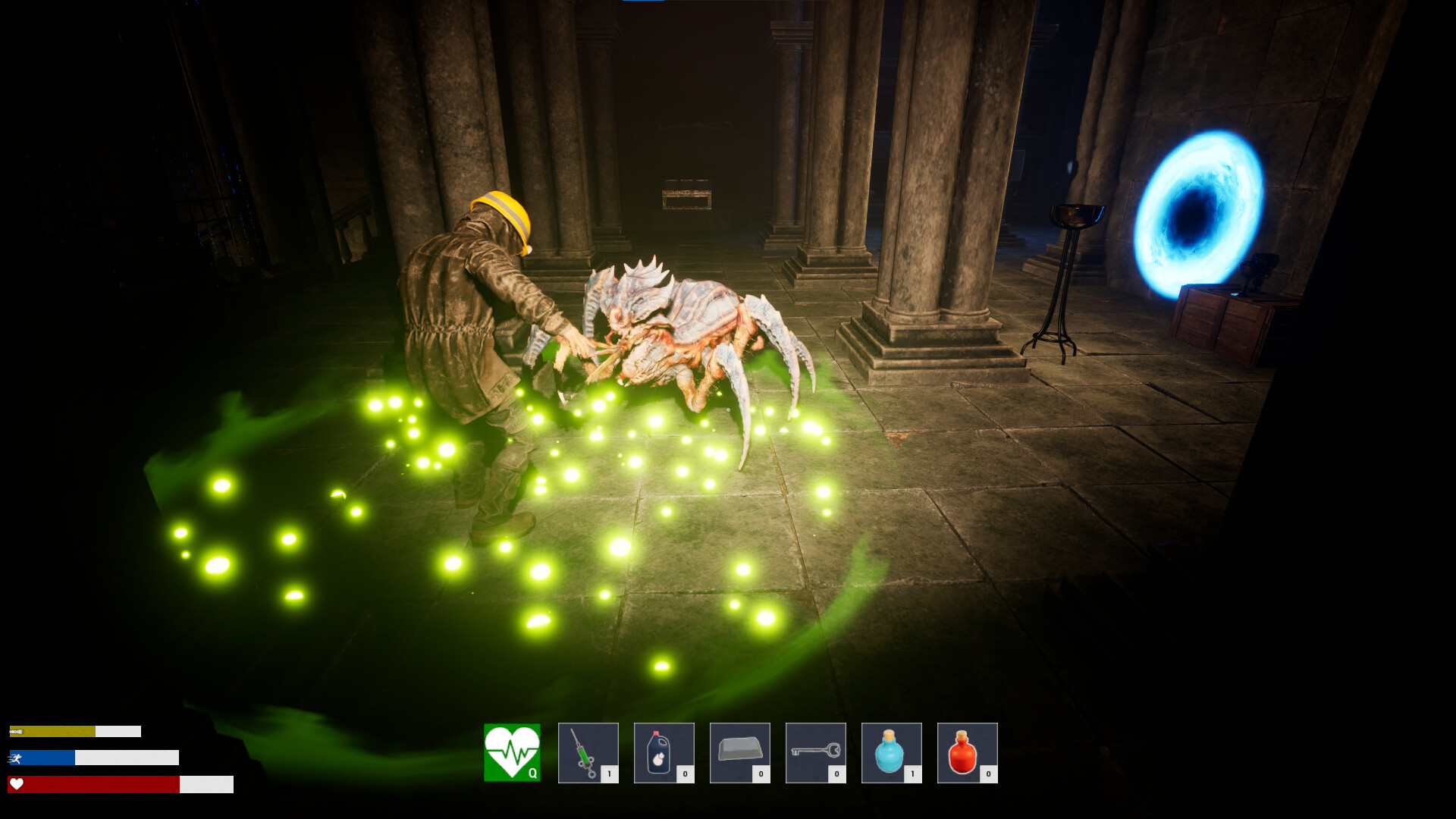1456x819 pixels.
Task: Pick the key item slot
Action: point(815,752)
